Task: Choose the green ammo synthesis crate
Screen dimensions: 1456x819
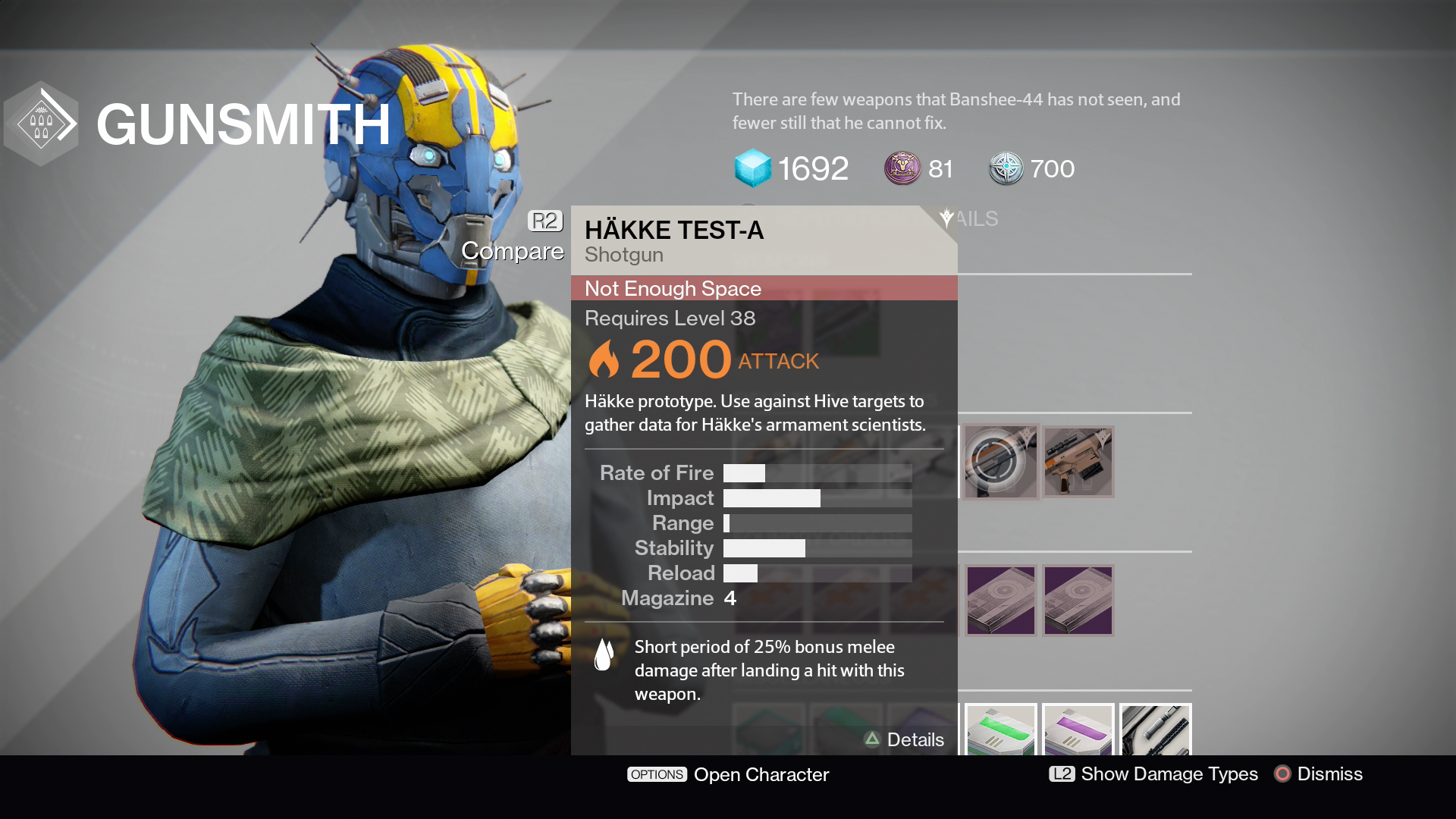Action: point(1000,730)
